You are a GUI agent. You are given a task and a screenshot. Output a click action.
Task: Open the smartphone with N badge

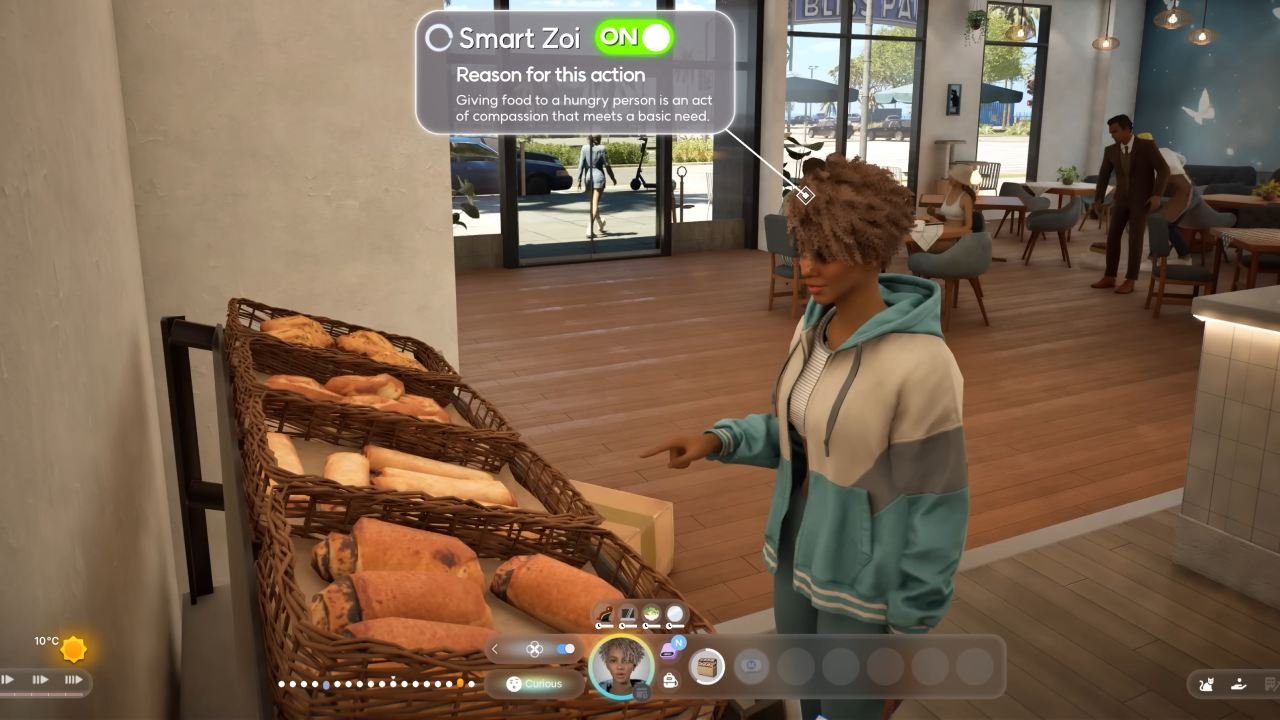tap(670, 651)
